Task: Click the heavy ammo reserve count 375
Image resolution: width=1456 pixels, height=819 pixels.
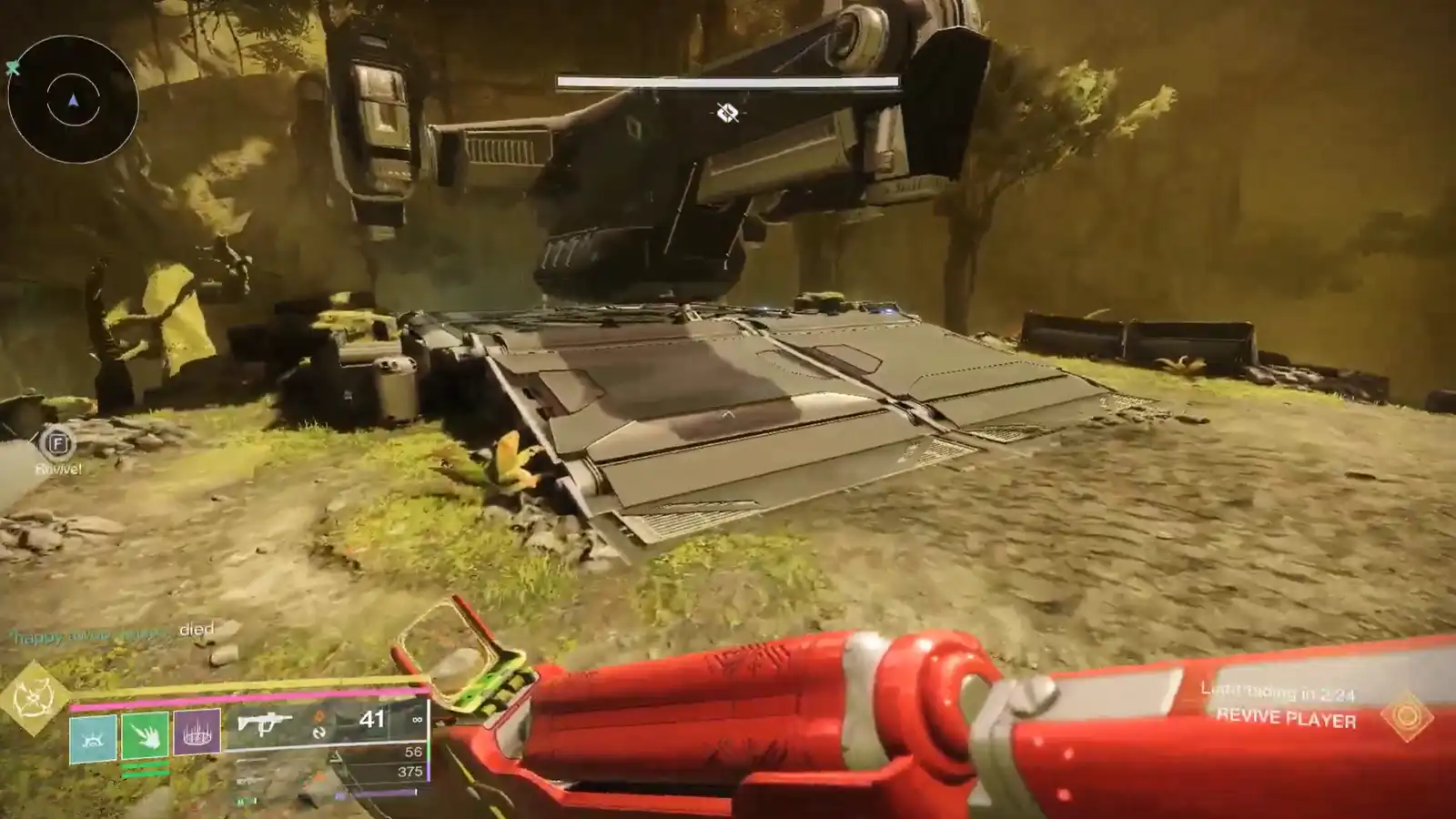Action: 409,773
